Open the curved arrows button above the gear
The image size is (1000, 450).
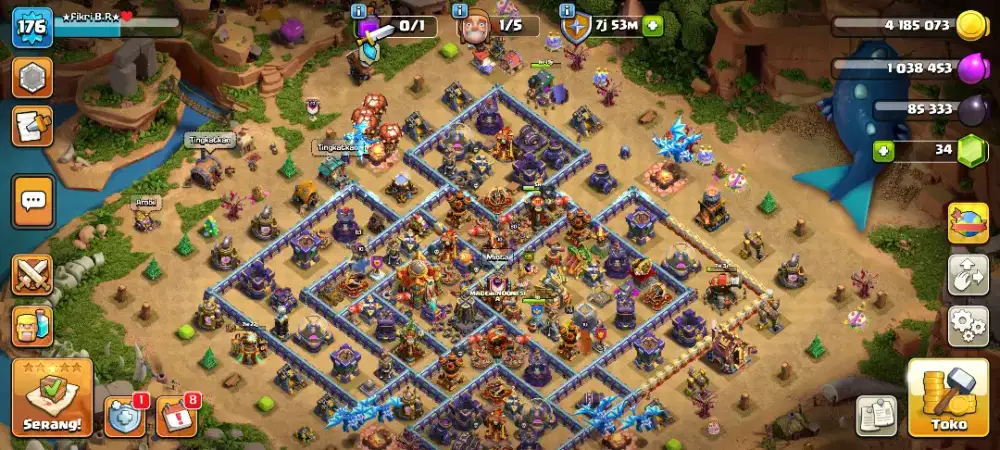point(968,275)
